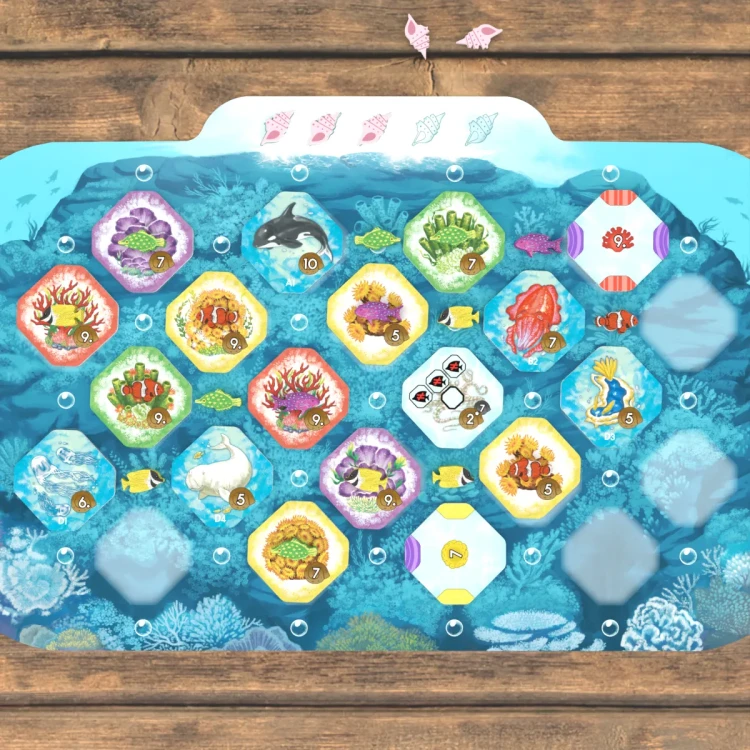Select the yellow clownfish tile worth 9
The image size is (750, 750).
pos(217,320)
